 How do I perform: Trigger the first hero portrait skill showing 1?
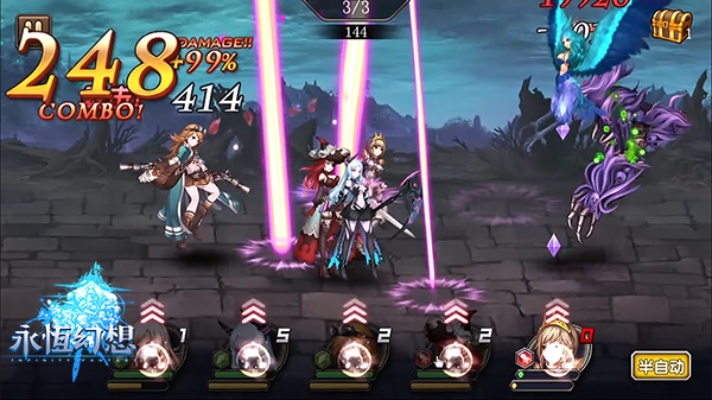click(150, 353)
